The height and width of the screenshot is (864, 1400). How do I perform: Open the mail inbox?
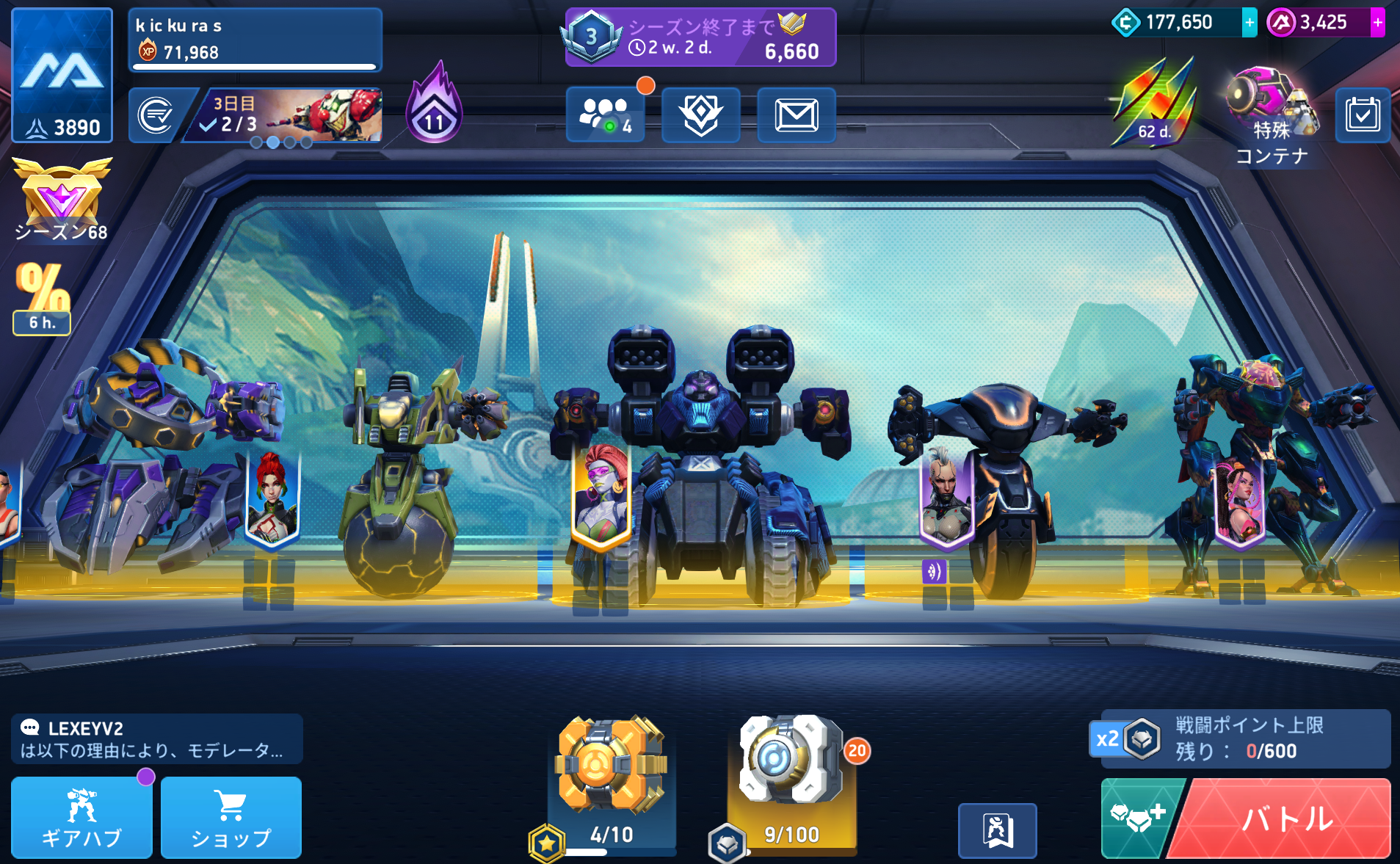click(x=797, y=115)
